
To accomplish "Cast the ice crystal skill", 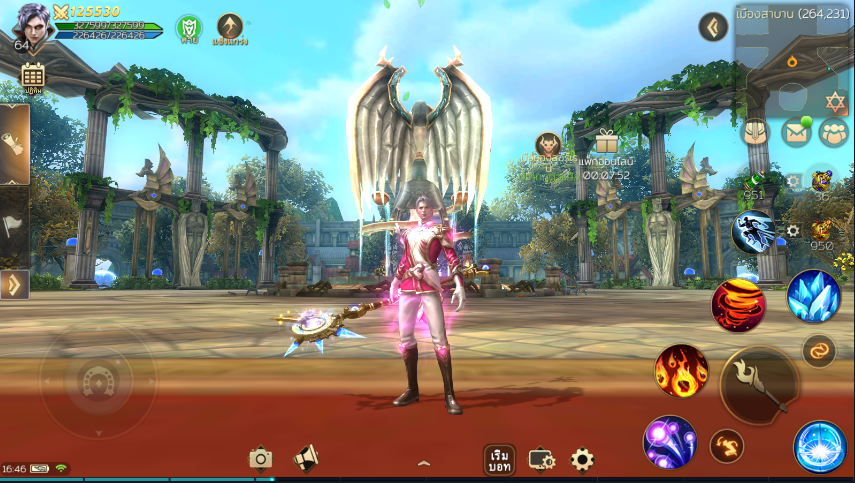I will [813, 296].
